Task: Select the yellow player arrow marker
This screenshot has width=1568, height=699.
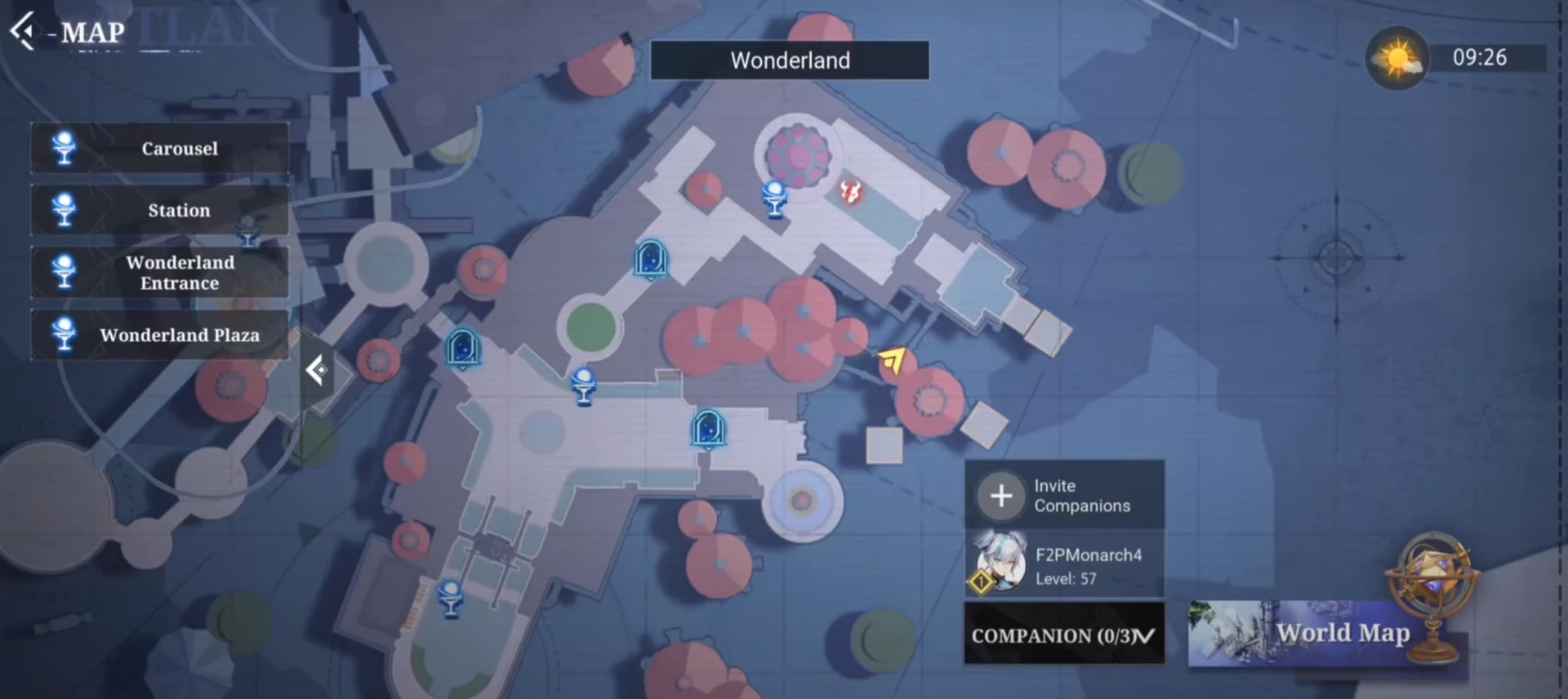Action: pos(893,359)
